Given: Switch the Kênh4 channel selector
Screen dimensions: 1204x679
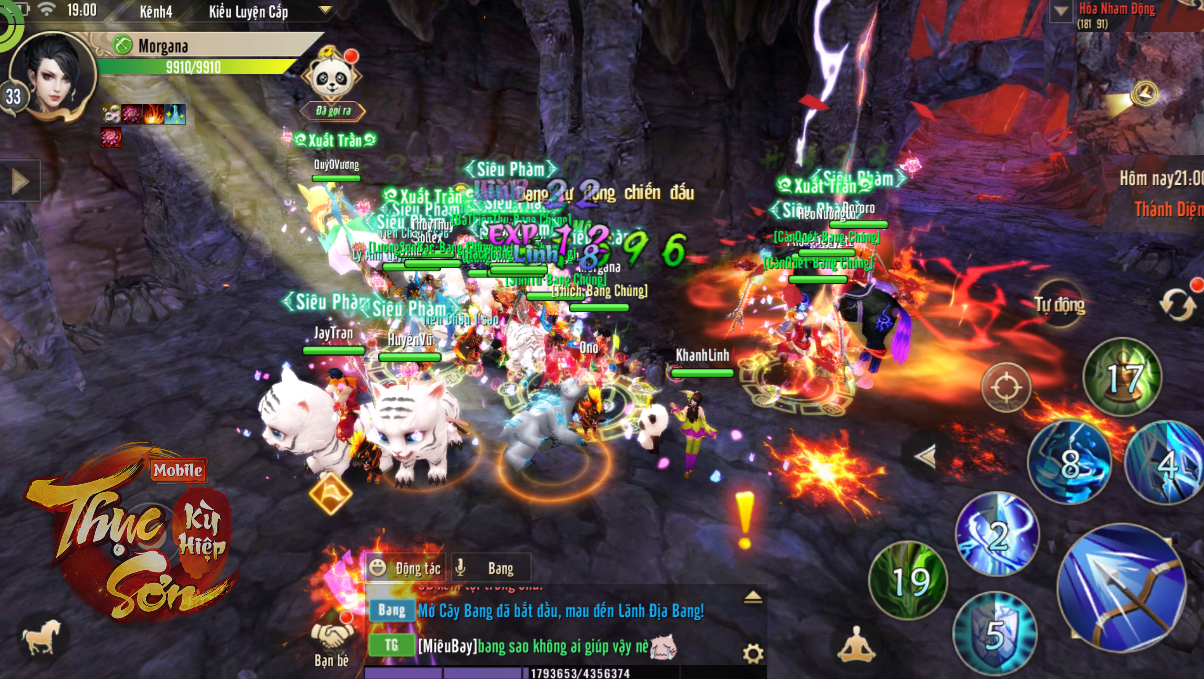Looking at the screenshot, I should pos(154,11).
